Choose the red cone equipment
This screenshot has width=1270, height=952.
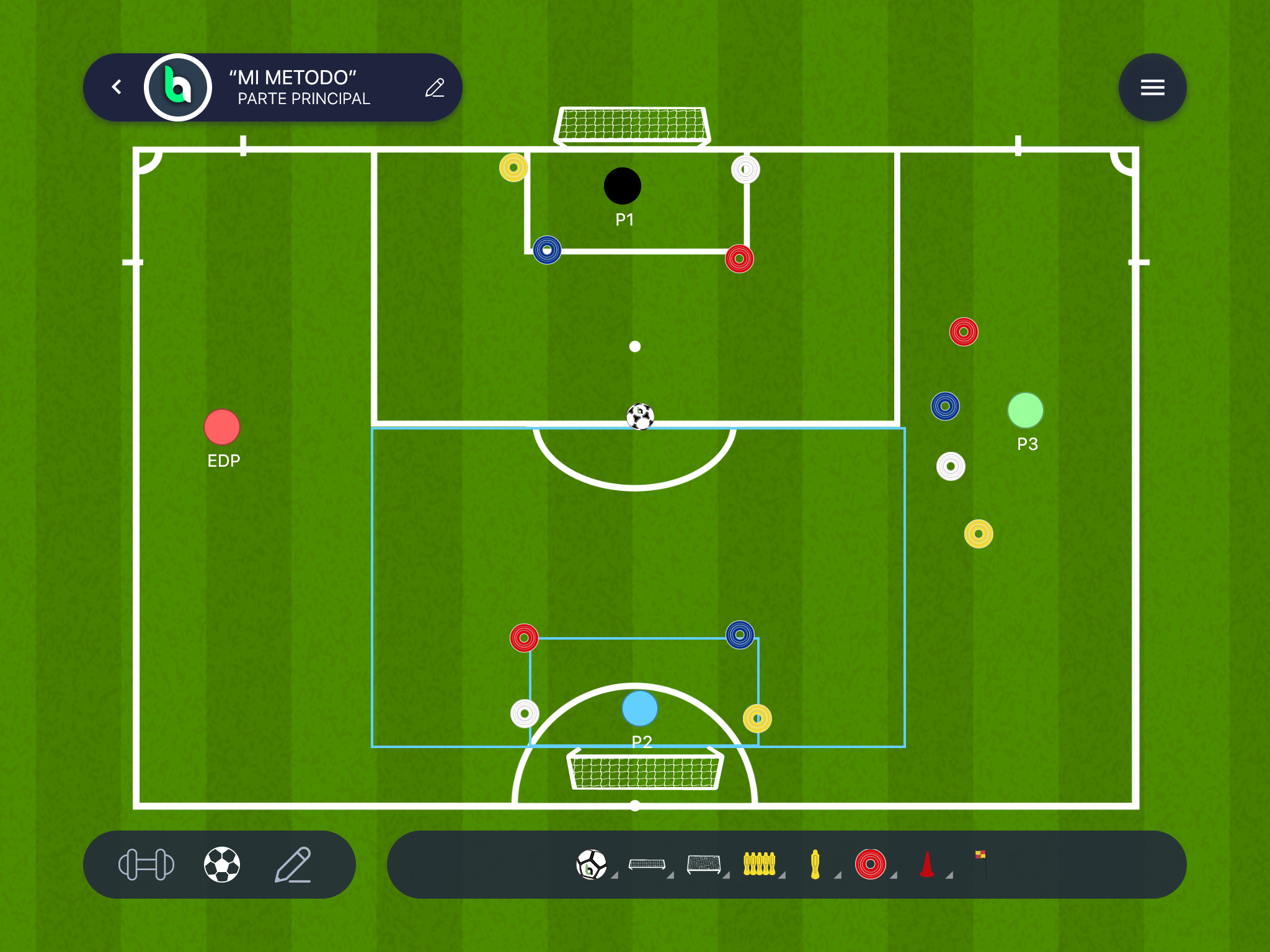pyautogui.click(x=926, y=865)
